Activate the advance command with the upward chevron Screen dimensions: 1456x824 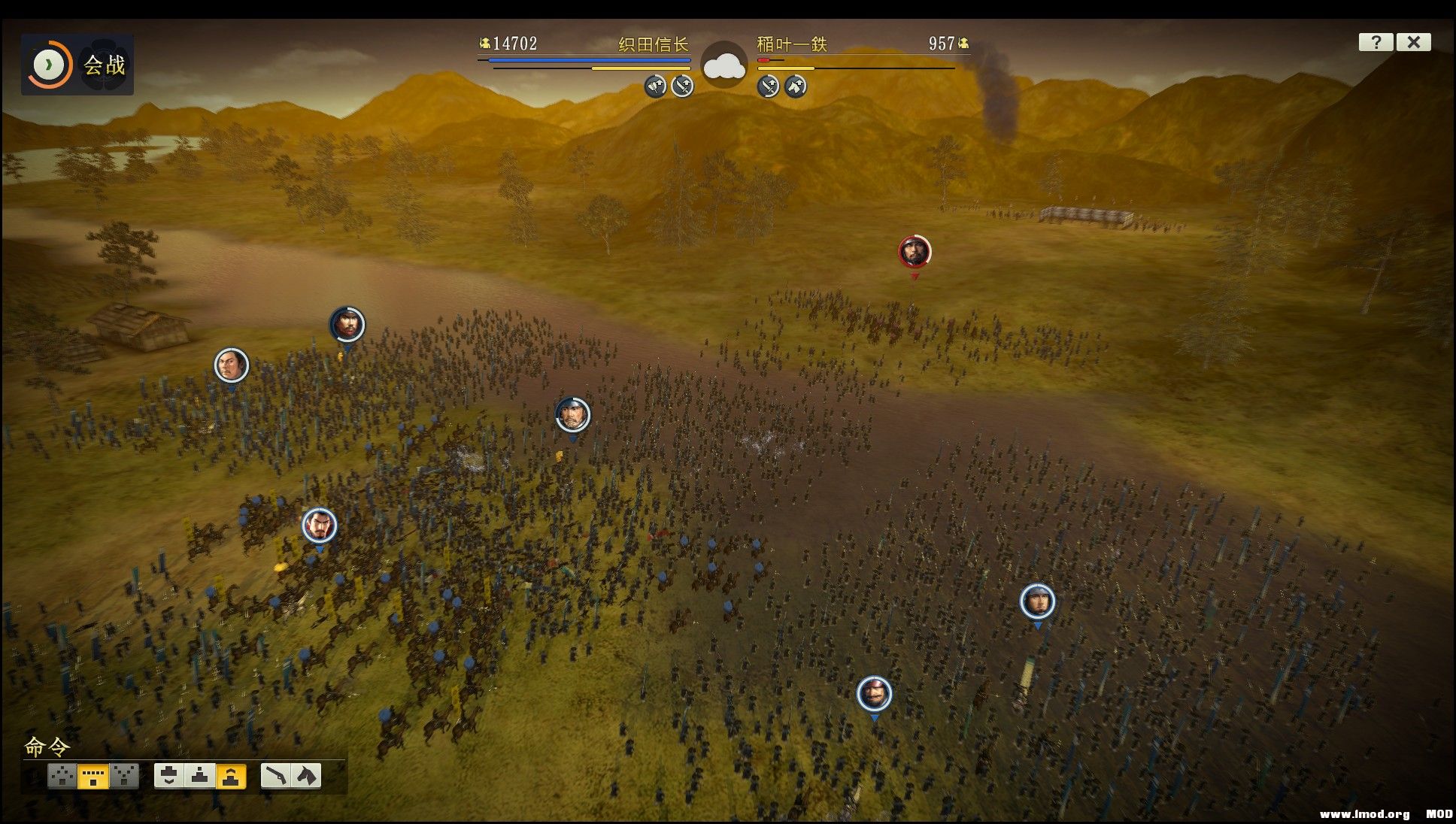click(x=231, y=775)
